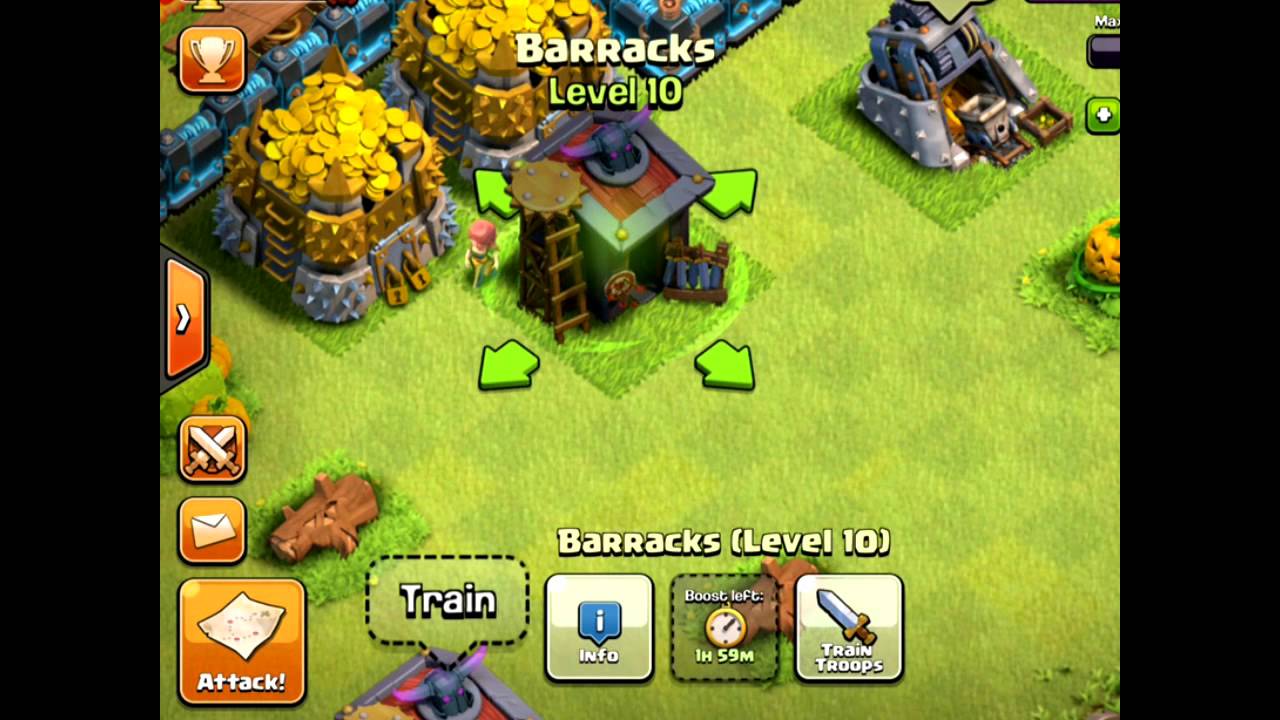Open the trophy leaderboard icon

pyautogui.click(x=211, y=59)
